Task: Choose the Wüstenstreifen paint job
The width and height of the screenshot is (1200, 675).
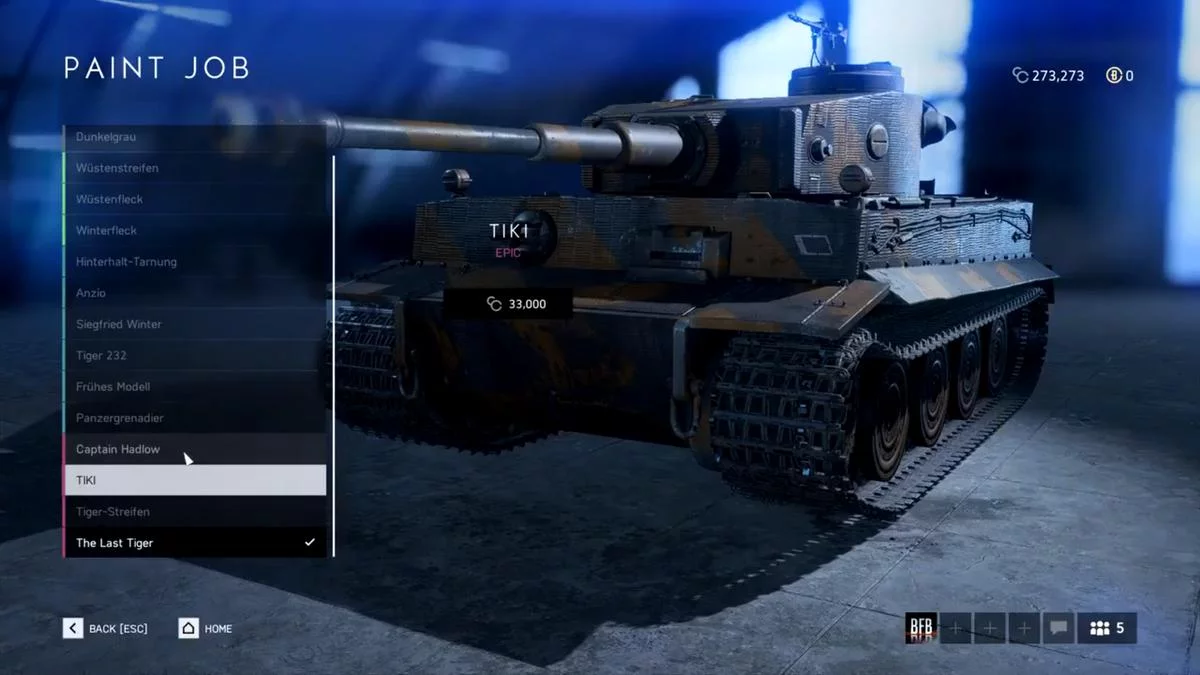Action: [195, 168]
